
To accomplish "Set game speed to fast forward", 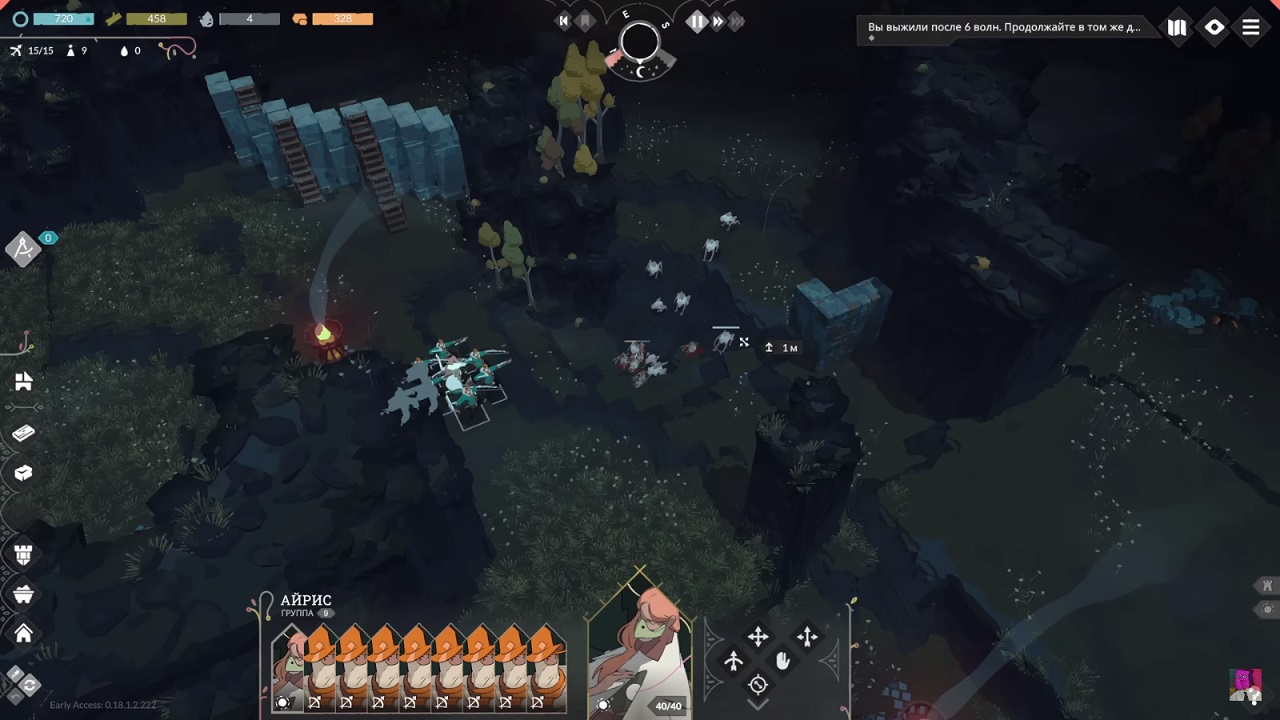I will [x=718, y=21].
